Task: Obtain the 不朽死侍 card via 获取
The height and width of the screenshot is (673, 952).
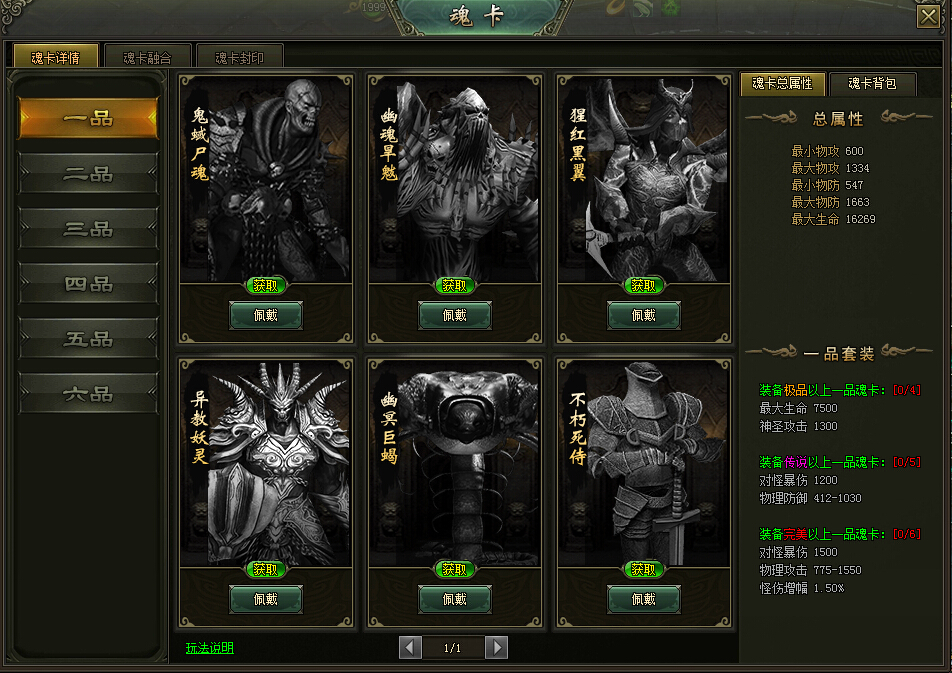Action: click(644, 569)
